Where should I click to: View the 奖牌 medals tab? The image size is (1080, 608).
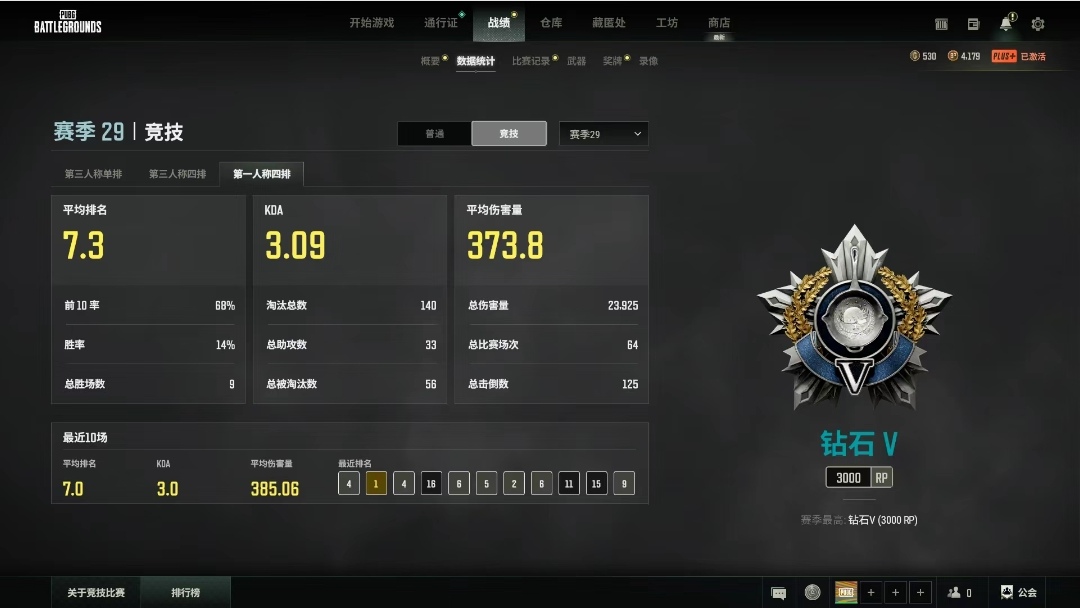coord(612,61)
